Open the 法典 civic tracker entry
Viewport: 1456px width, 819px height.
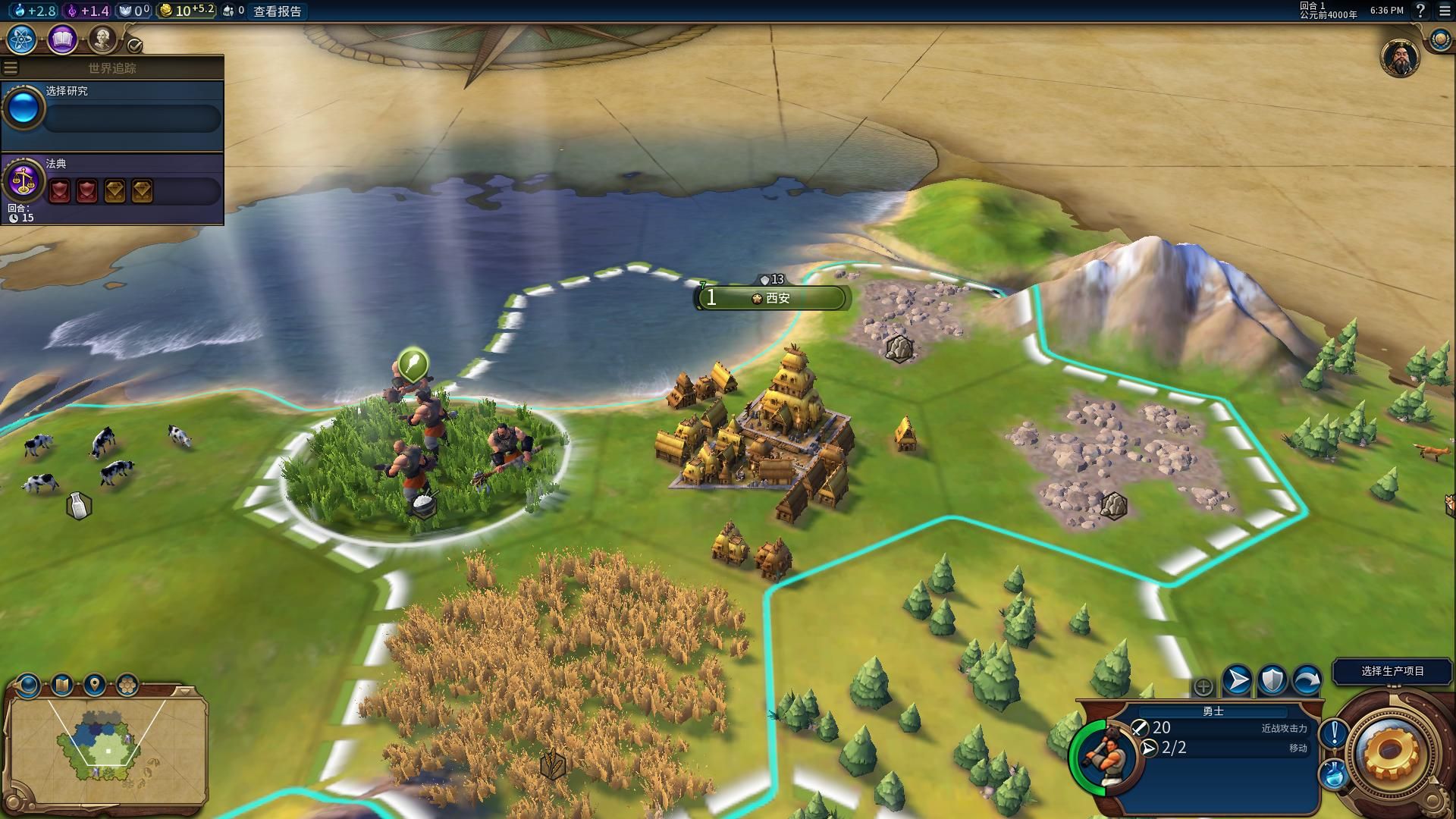click(x=112, y=184)
